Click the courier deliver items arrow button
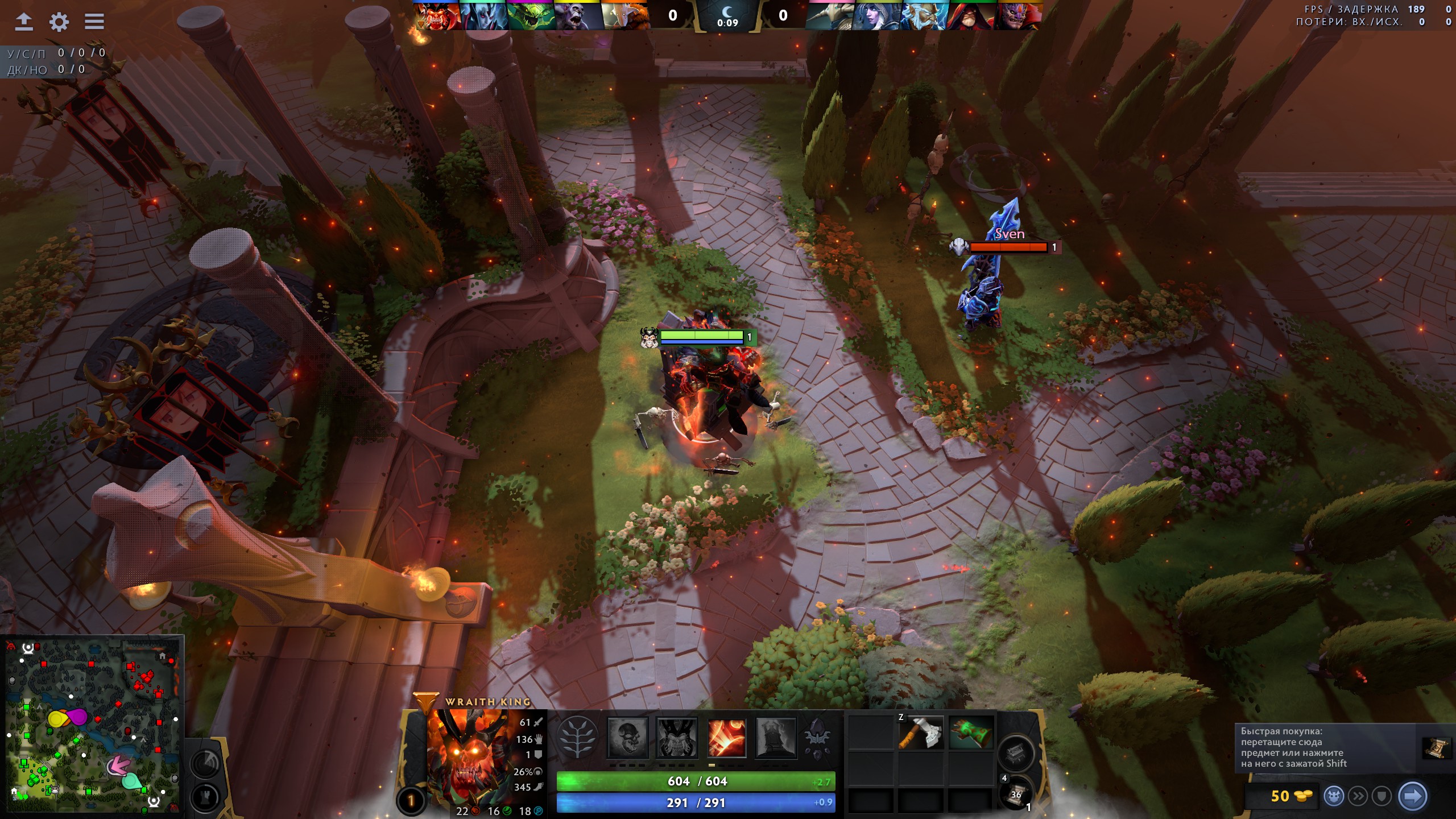The height and width of the screenshot is (819, 1456). pos(1413,795)
